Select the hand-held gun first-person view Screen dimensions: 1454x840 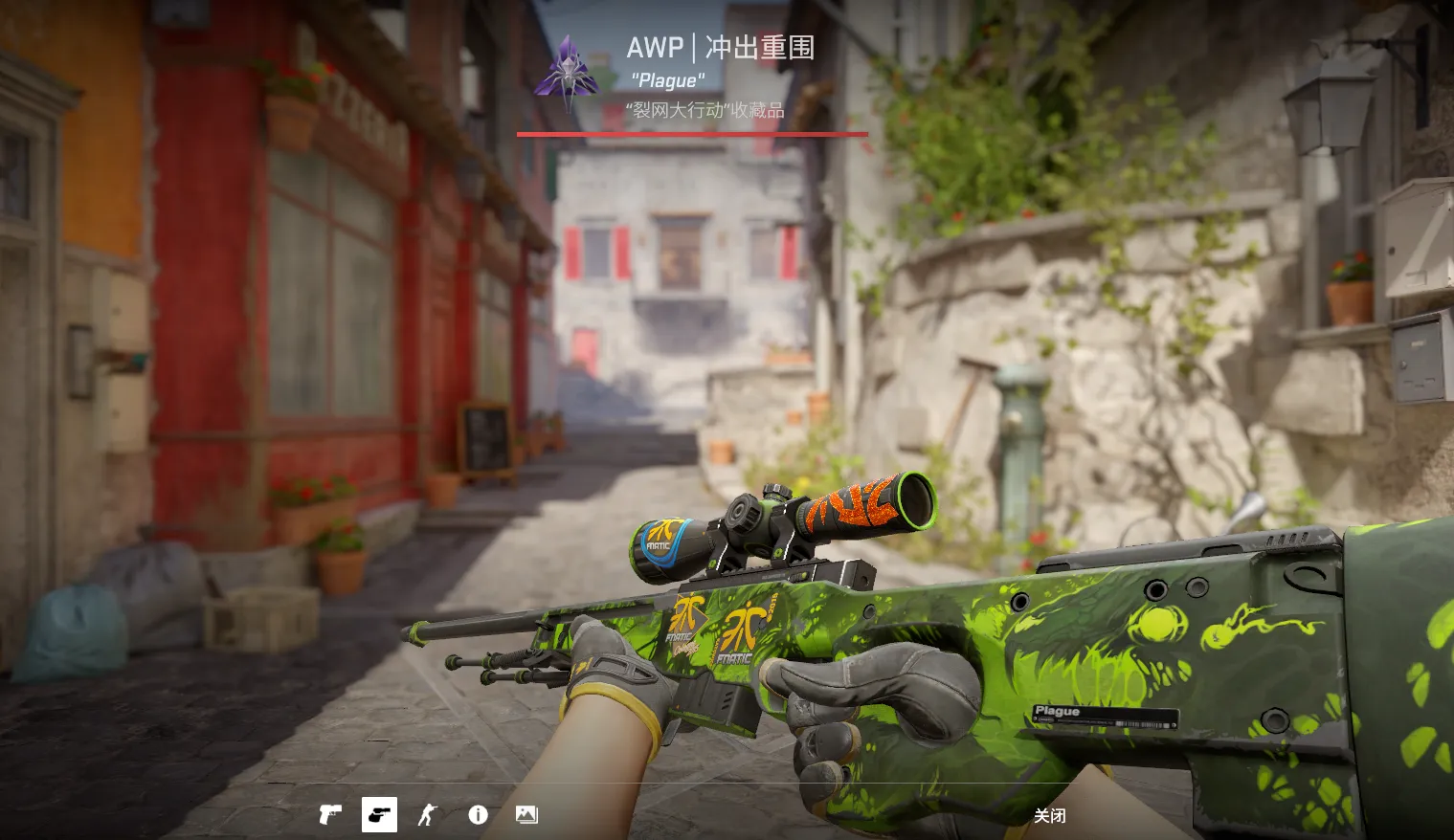pos(379,815)
